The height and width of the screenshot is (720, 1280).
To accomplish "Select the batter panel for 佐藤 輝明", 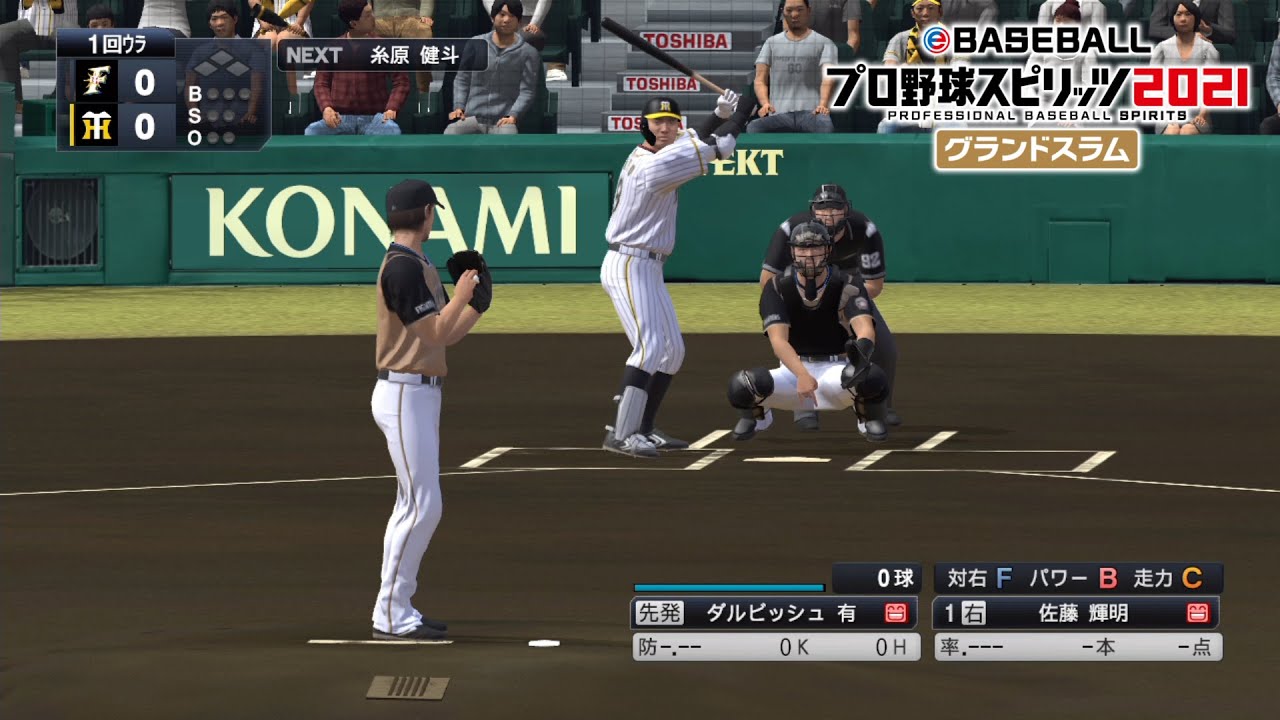I will (1076, 613).
